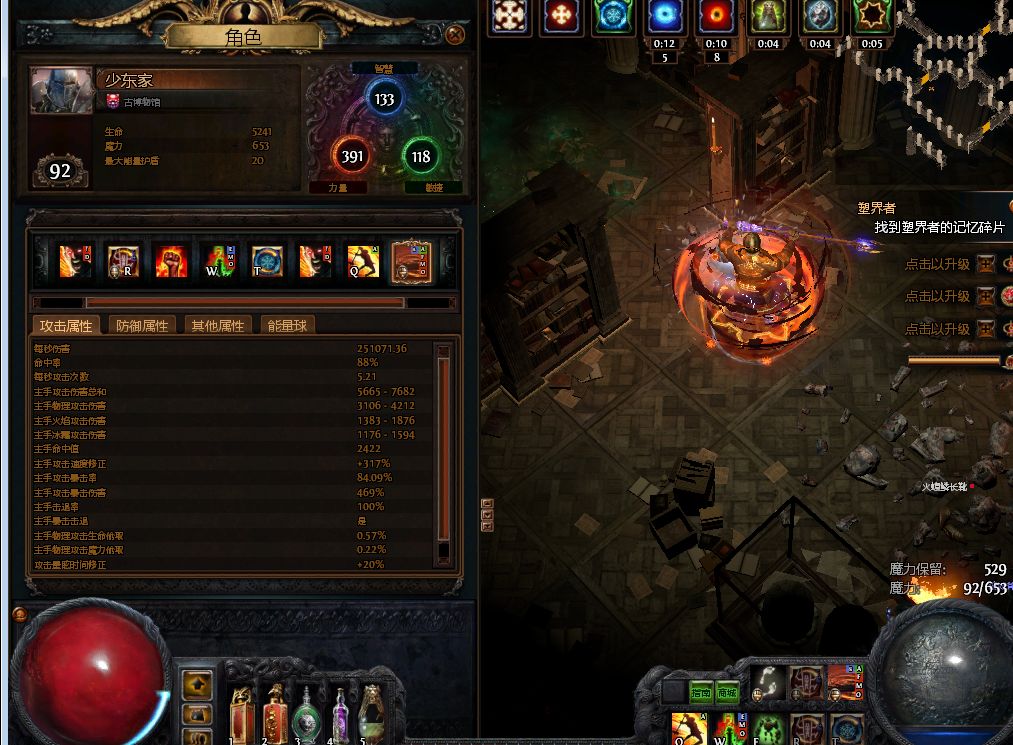Open the 其他属性 tab

coord(217,325)
